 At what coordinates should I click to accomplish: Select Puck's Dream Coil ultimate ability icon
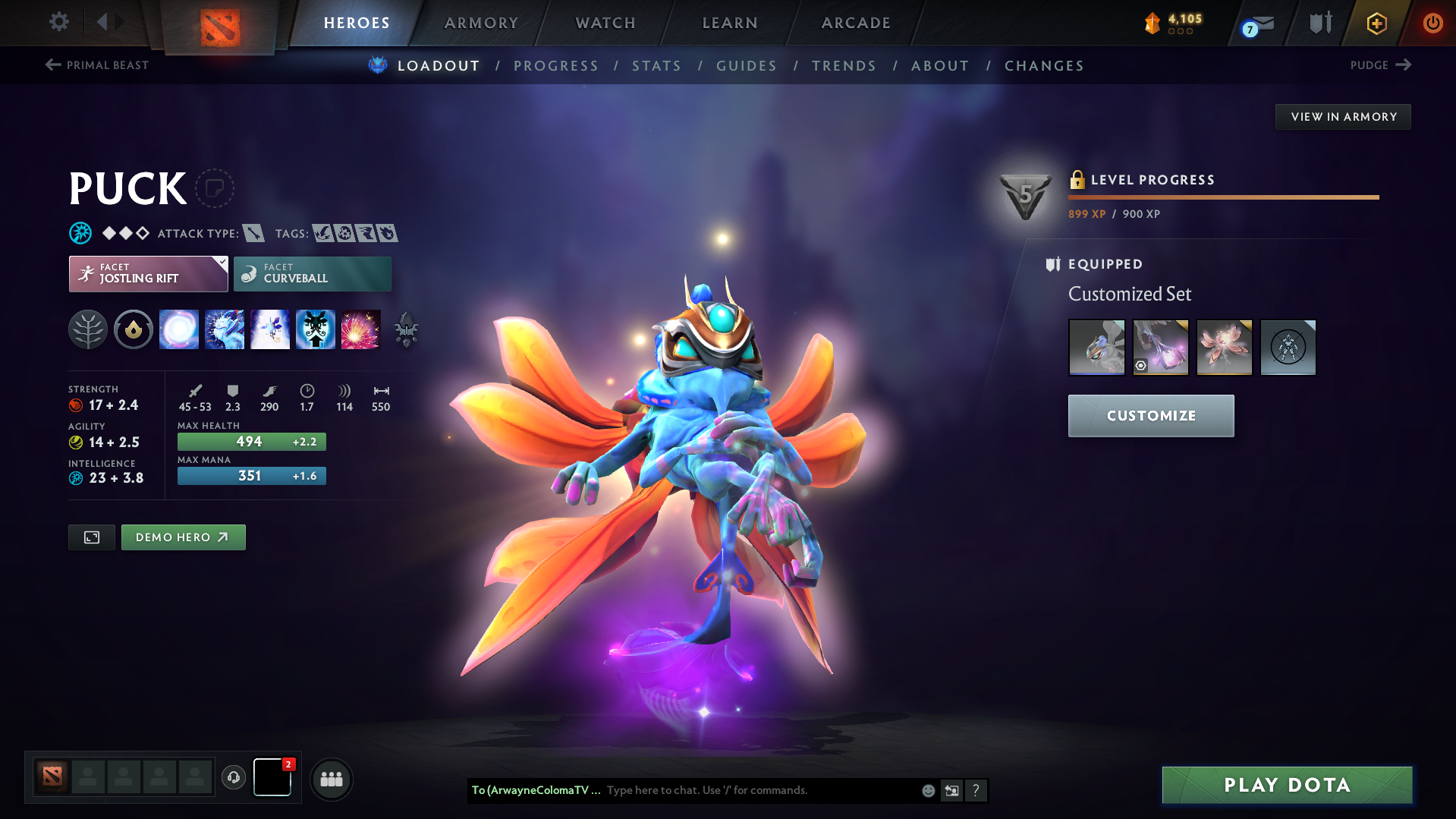click(x=361, y=329)
